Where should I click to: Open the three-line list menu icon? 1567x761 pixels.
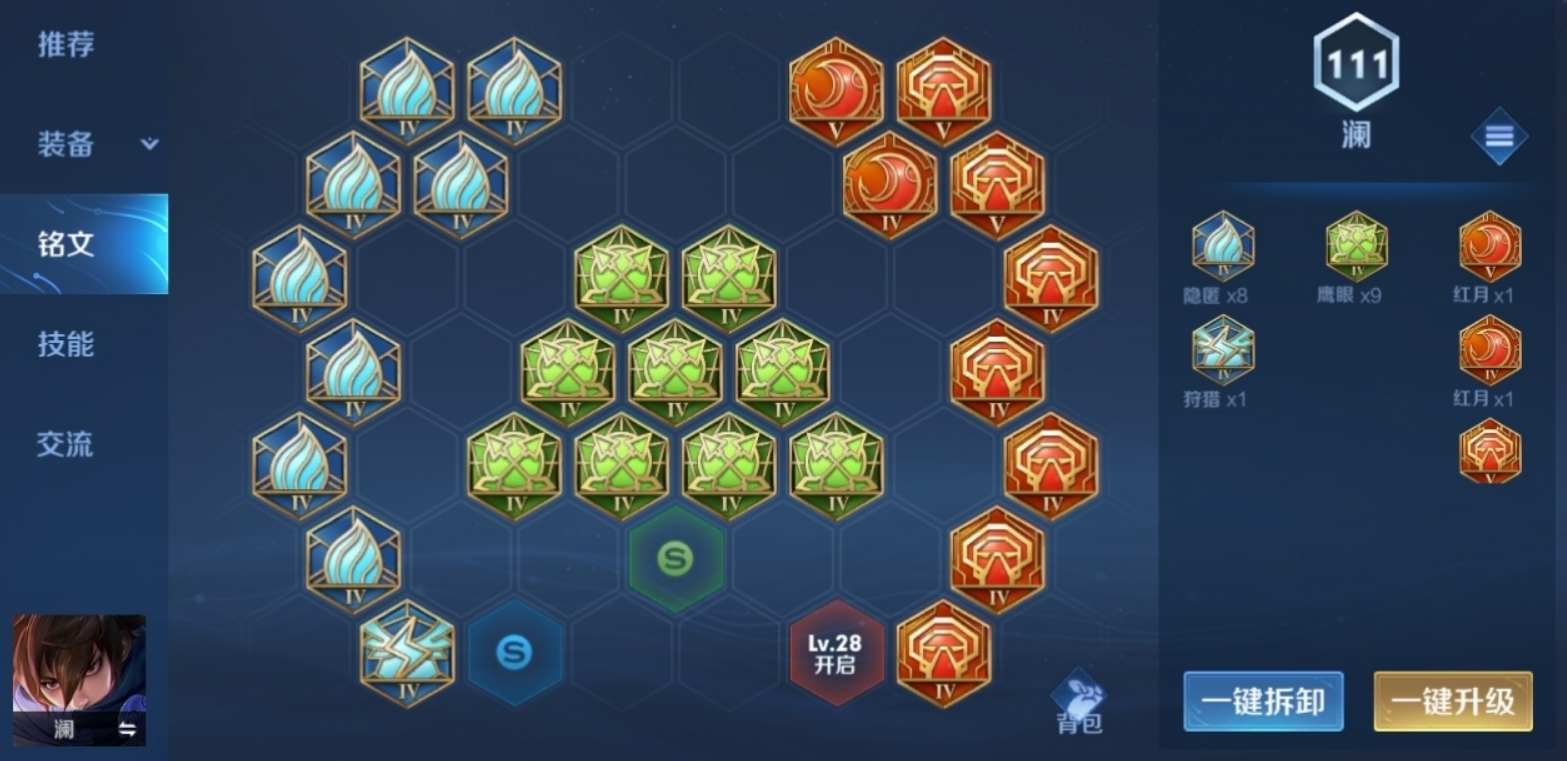(x=1498, y=136)
